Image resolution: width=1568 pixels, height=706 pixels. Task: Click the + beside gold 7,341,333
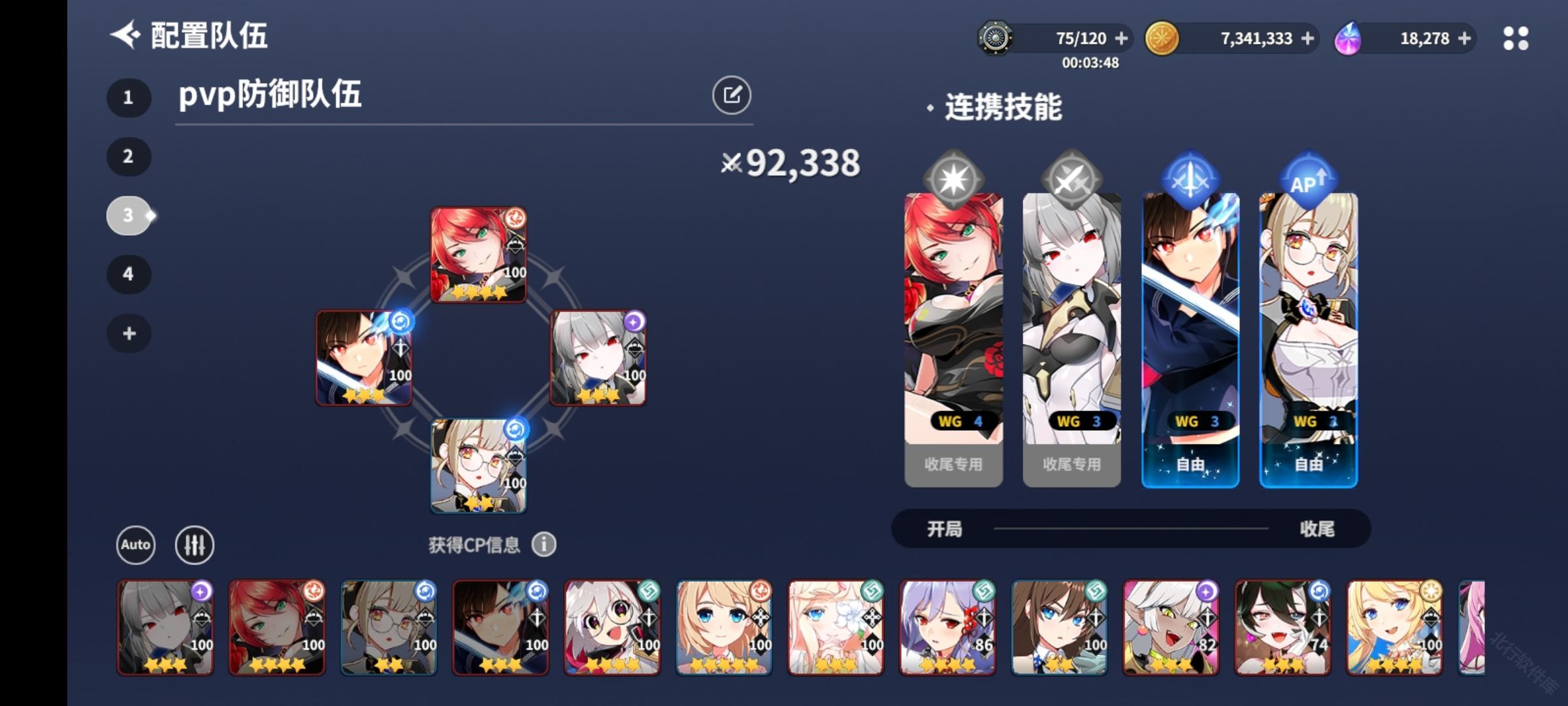(1307, 38)
